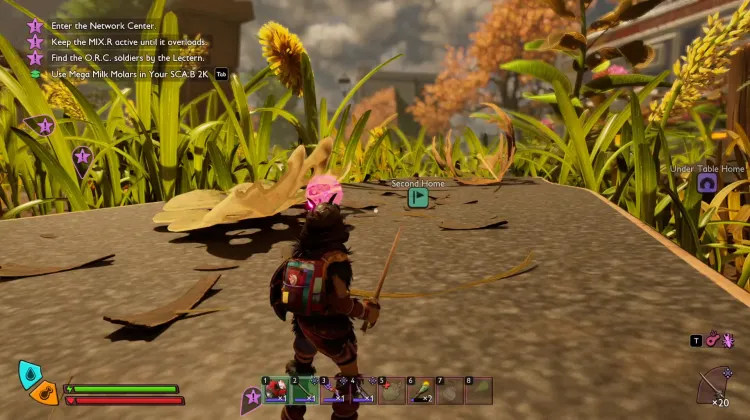
Task: Click the pink bug status icon
Action: pyautogui.click(x=731, y=340)
